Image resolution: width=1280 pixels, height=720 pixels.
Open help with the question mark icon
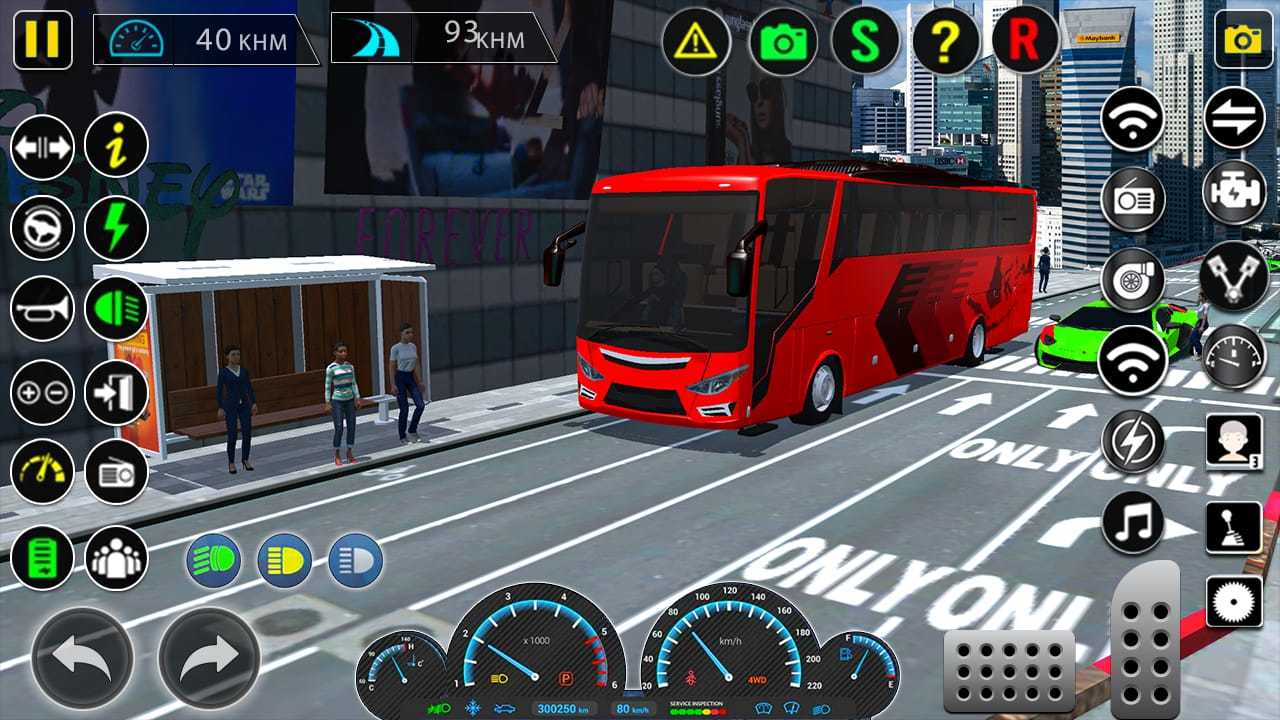pyautogui.click(x=945, y=41)
